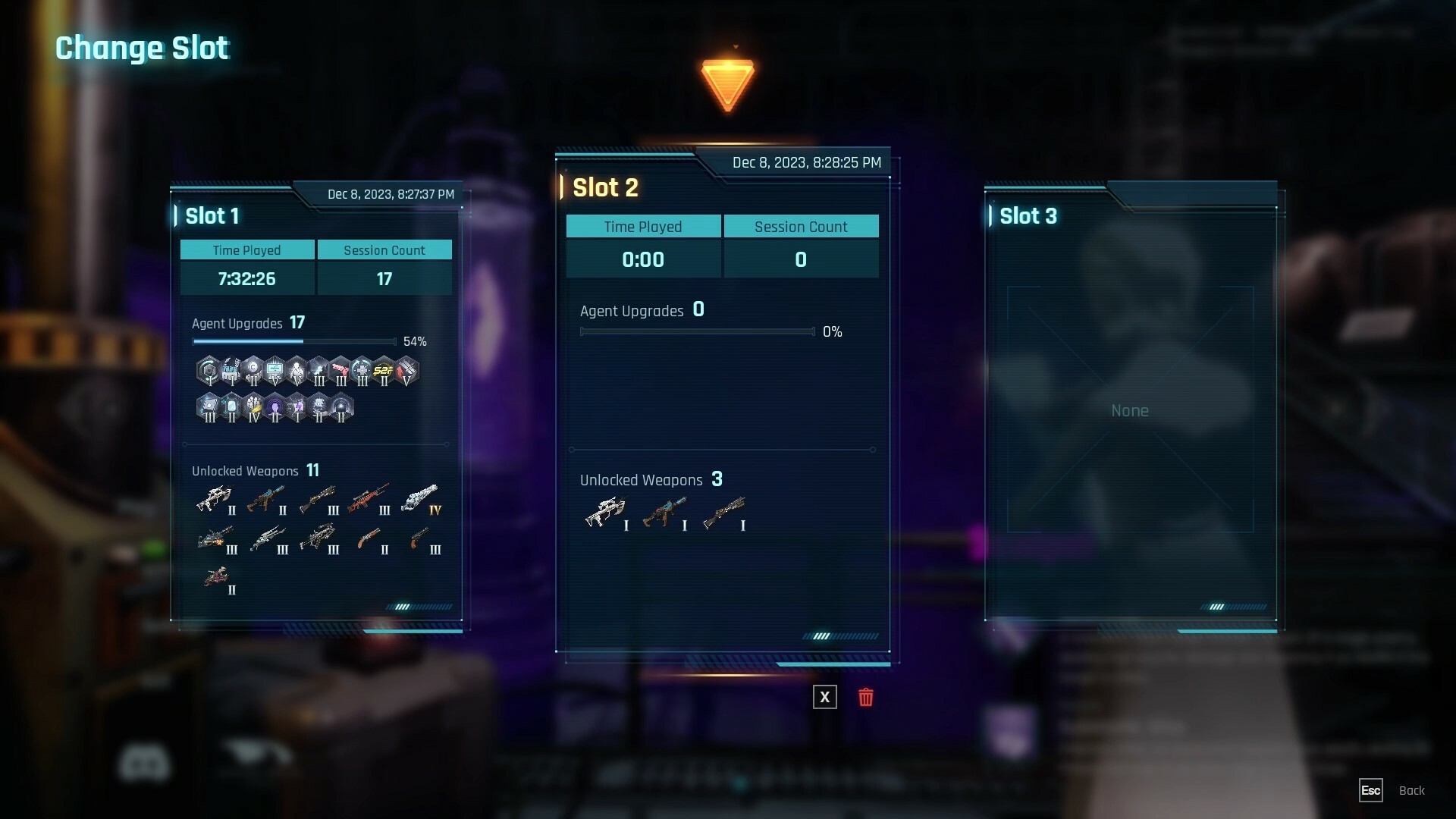The height and width of the screenshot is (819, 1456).
Task: Click the 54% agent upgrades progress bar
Action: 294,342
